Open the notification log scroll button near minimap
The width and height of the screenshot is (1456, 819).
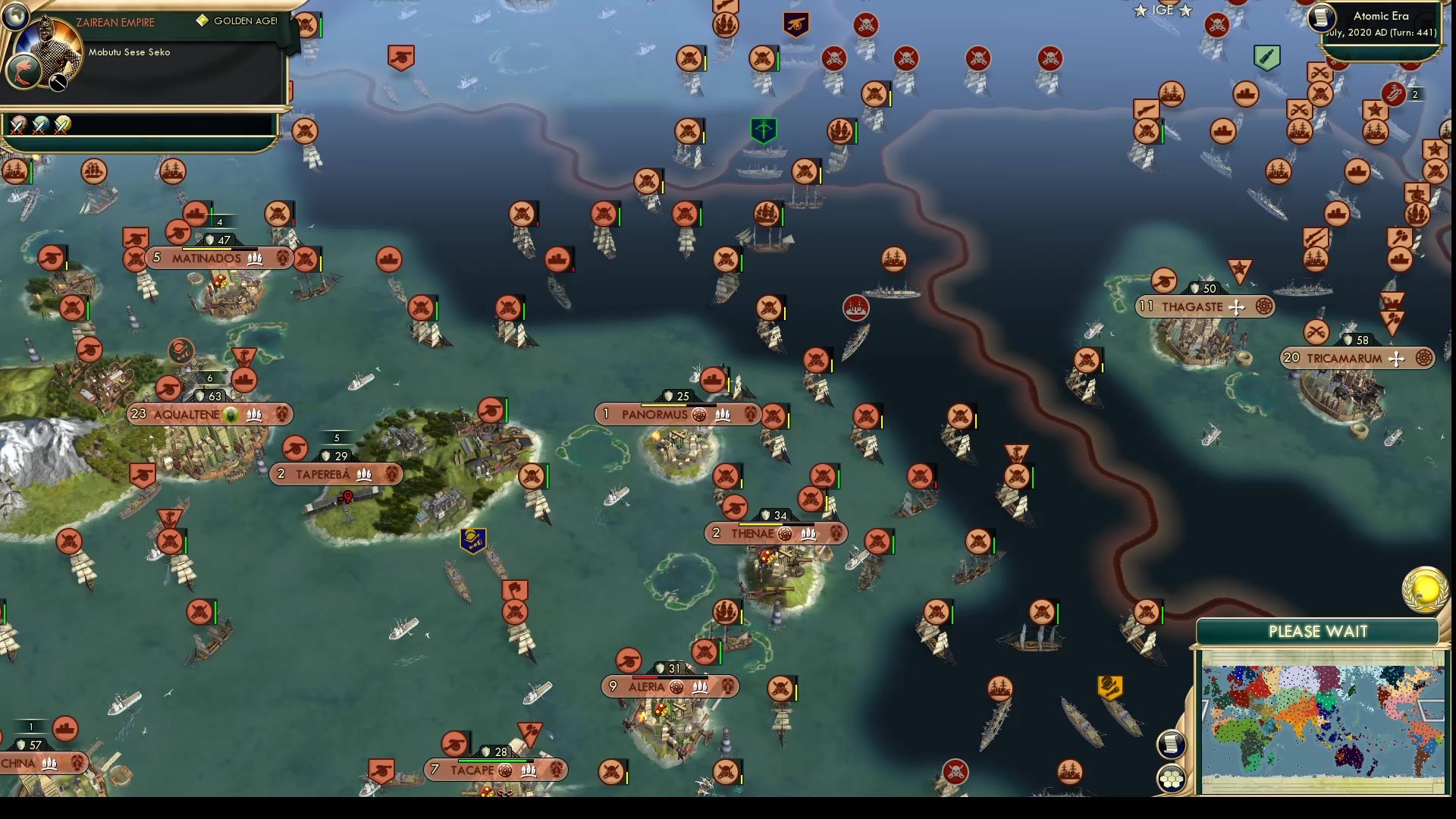(x=1172, y=742)
